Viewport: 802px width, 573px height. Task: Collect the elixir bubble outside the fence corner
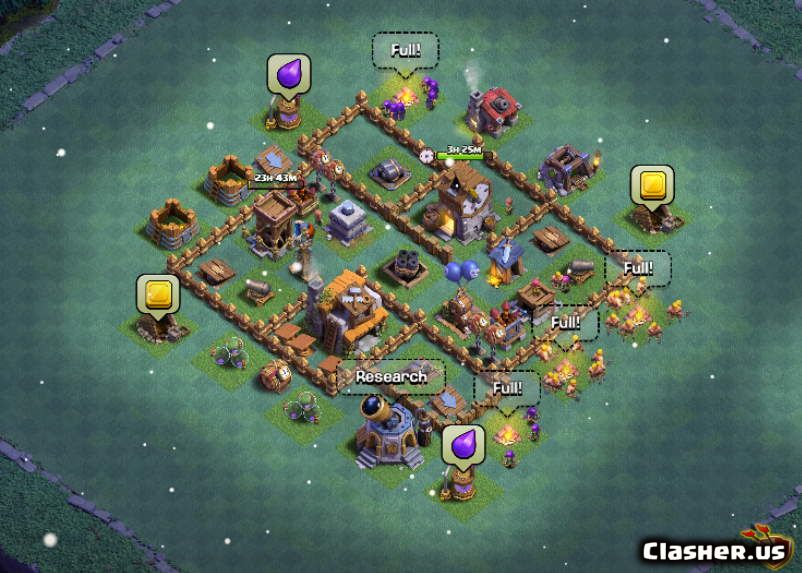point(288,74)
